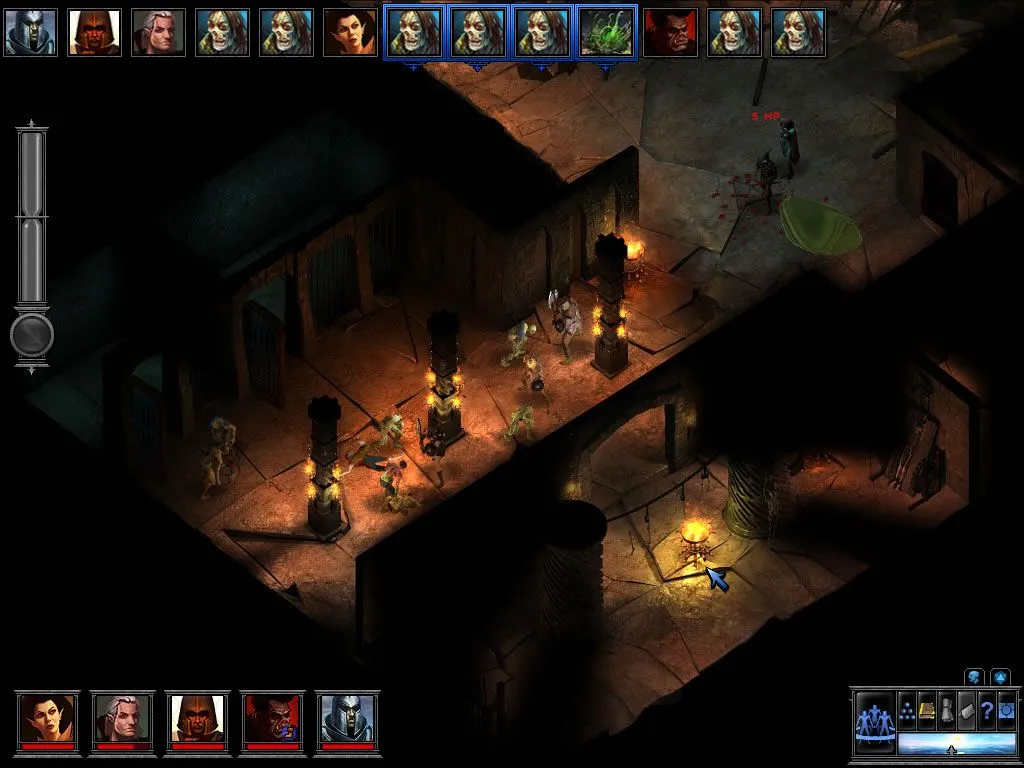Open the golden journal book
The height and width of the screenshot is (768, 1024).
(x=927, y=708)
